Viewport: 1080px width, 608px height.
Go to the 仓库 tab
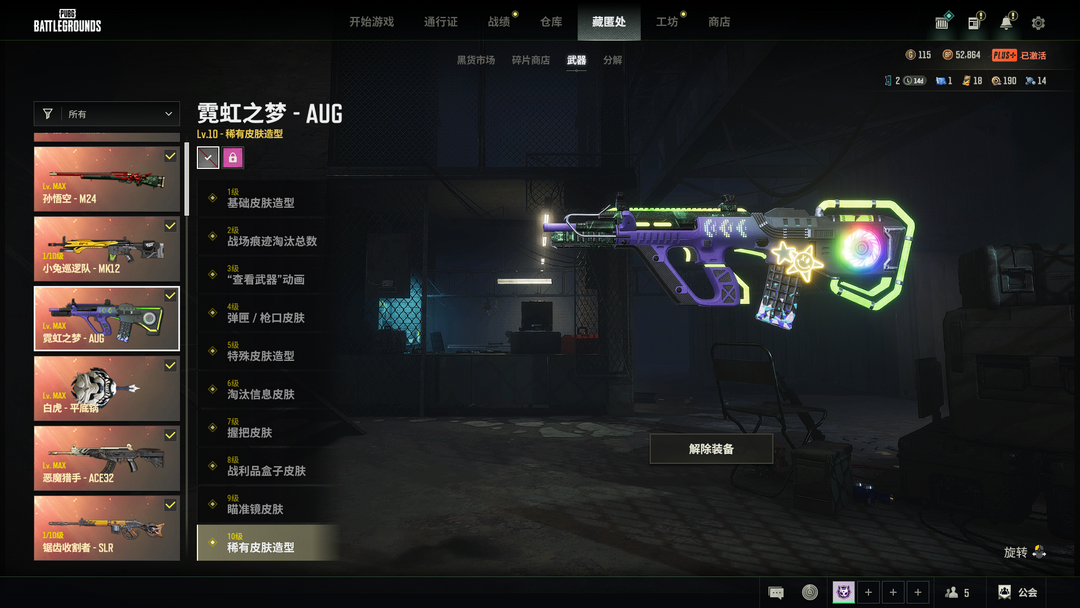click(551, 22)
